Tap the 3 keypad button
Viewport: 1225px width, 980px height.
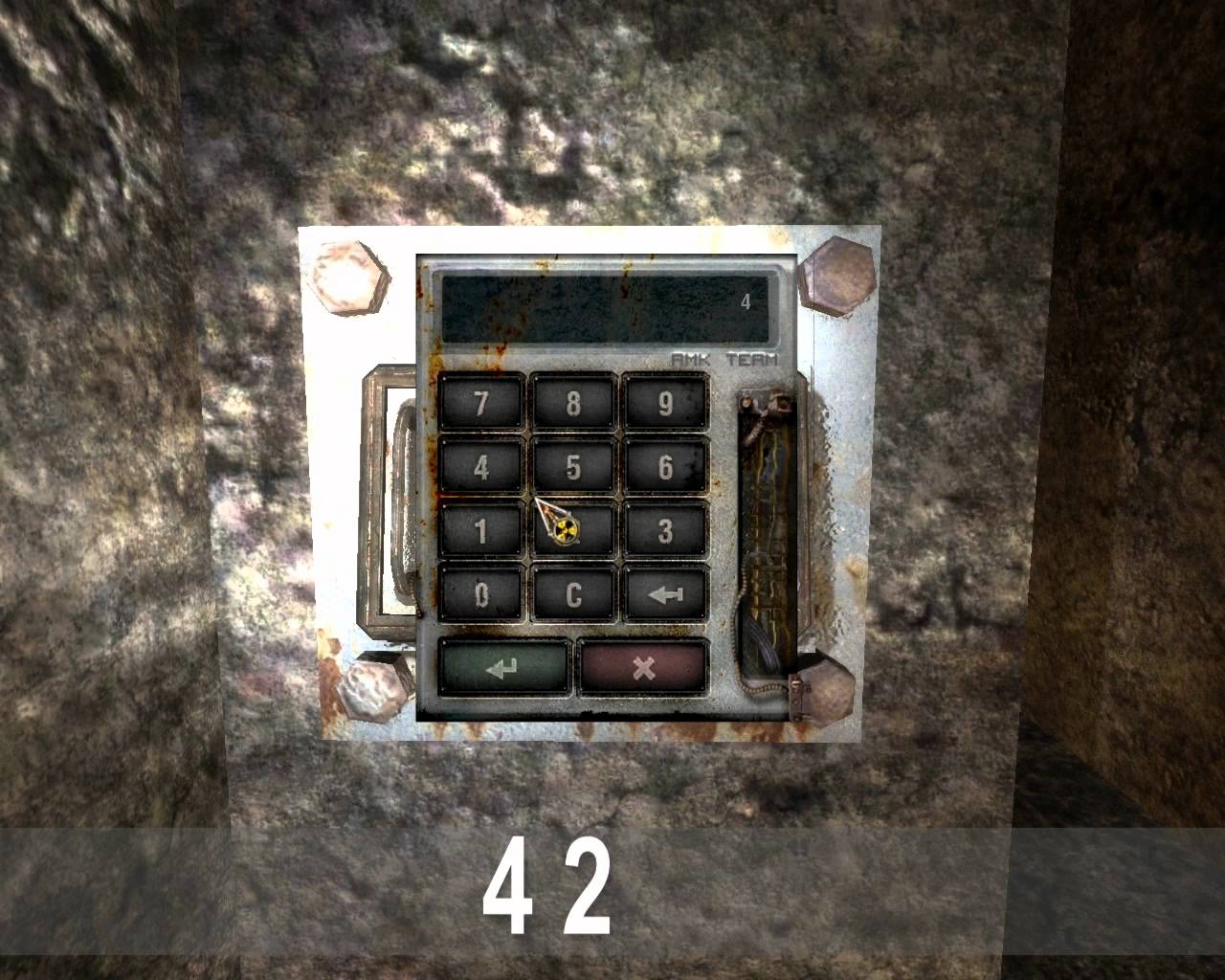tap(665, 530)
